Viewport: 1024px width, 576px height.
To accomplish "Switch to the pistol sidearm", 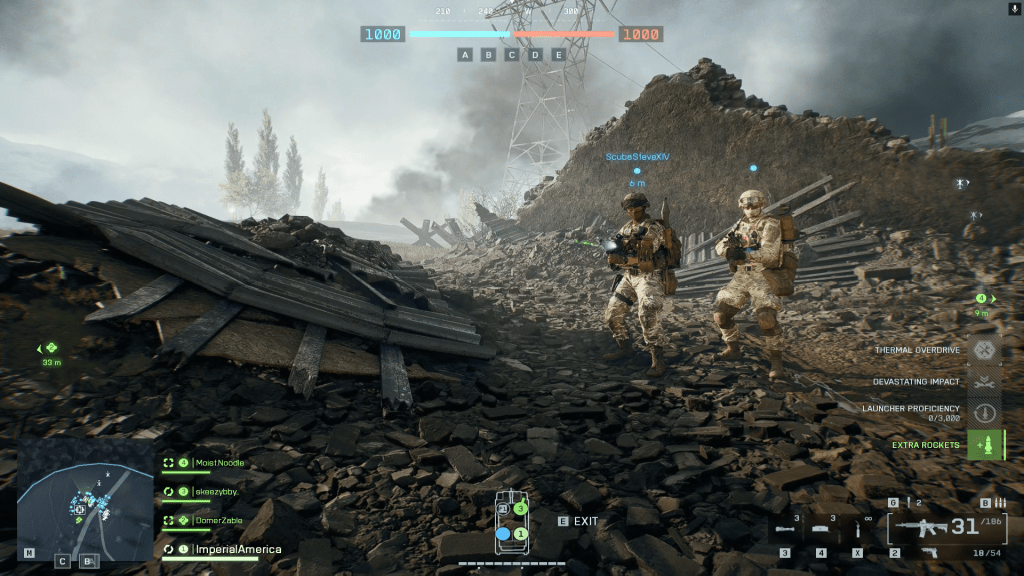I will coord(928,552).
